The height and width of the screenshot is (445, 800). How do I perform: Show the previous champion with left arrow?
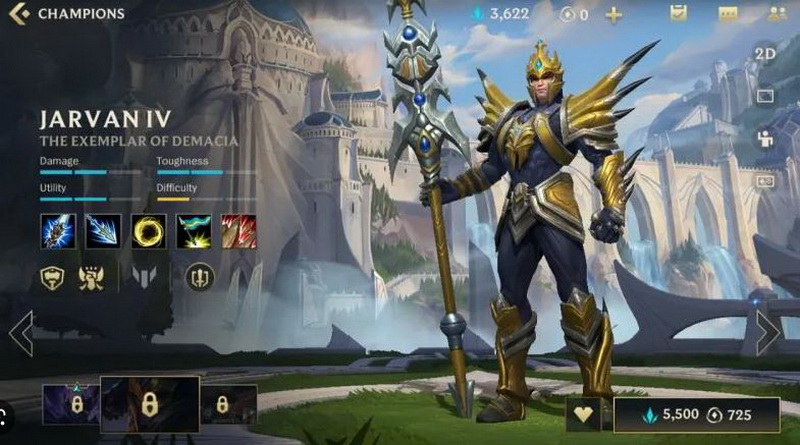click(x=20, y=333)
